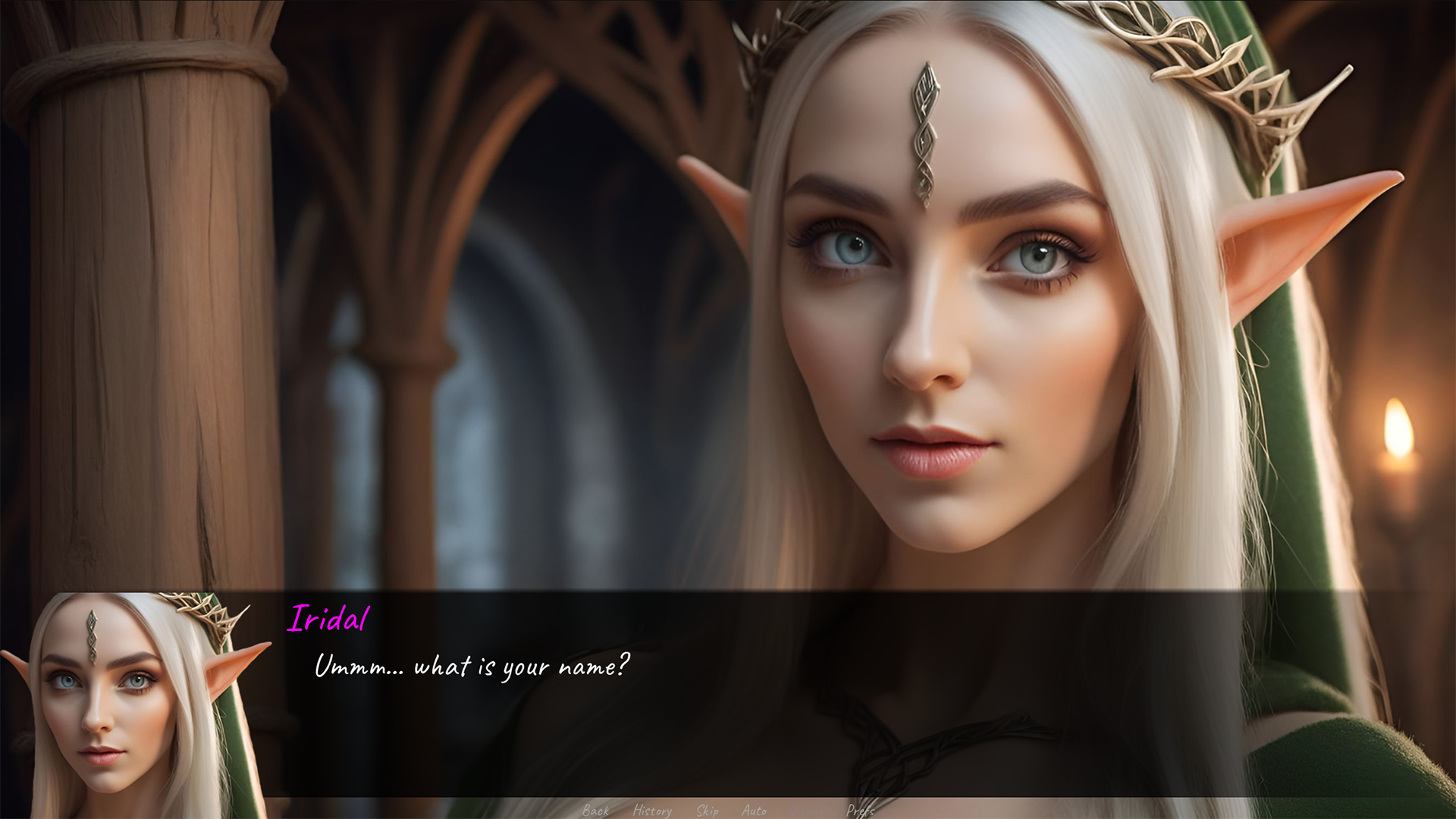Turn on Auto-advance dialogue mode
1456x819 pixels.
(x=755, y=811)
